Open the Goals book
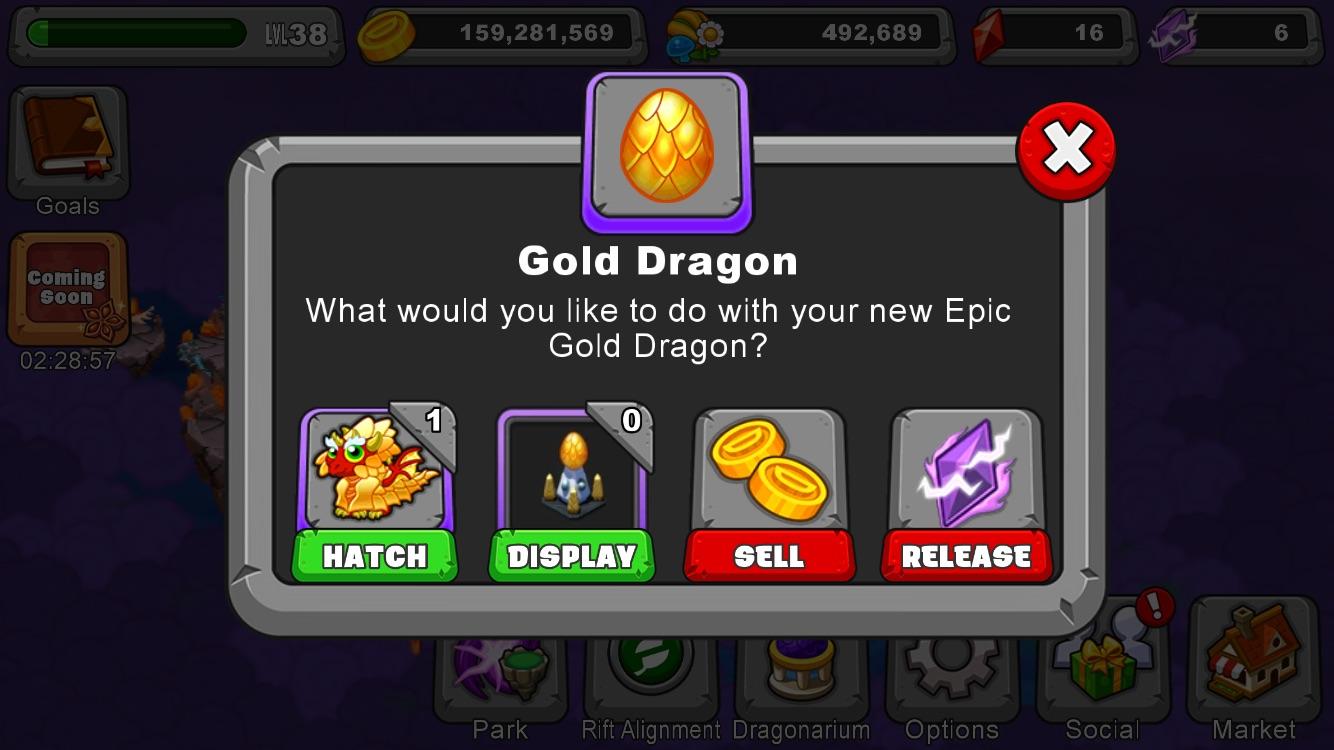The image size is (1334, 750). click(66, 140)
